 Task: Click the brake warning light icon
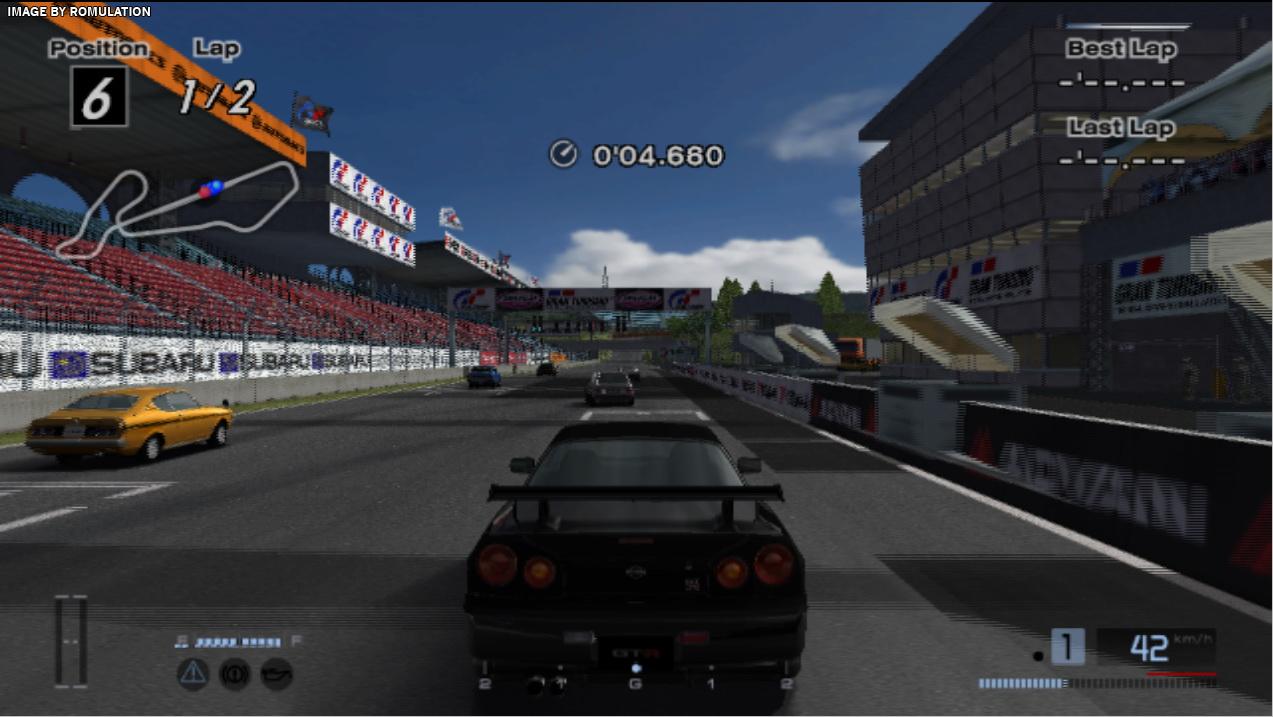coord(234,673)
